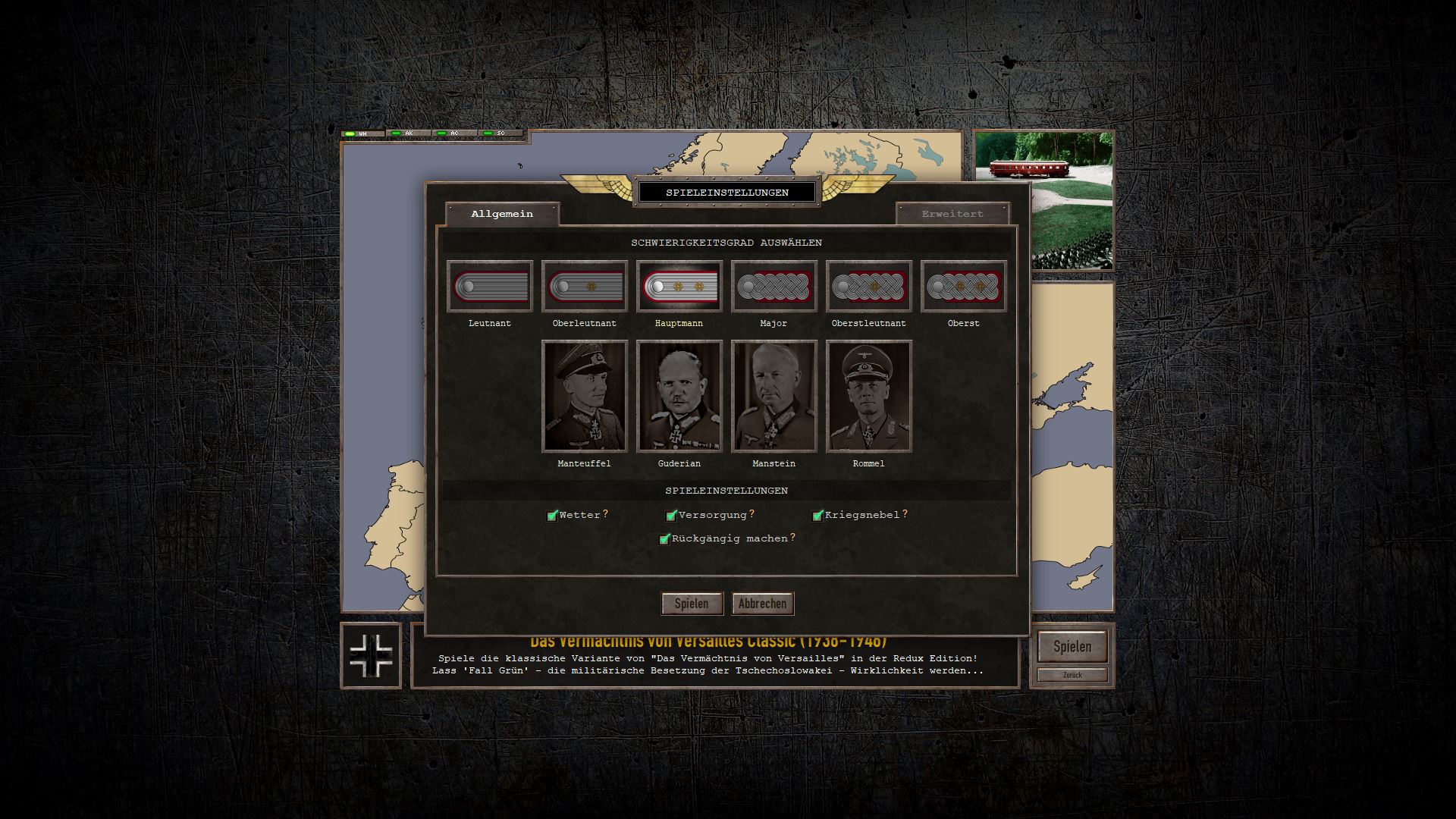1456x819 pixels.
Task: Choose the Oberstleutnant shoulder board
Action: [x=869, y=287]
